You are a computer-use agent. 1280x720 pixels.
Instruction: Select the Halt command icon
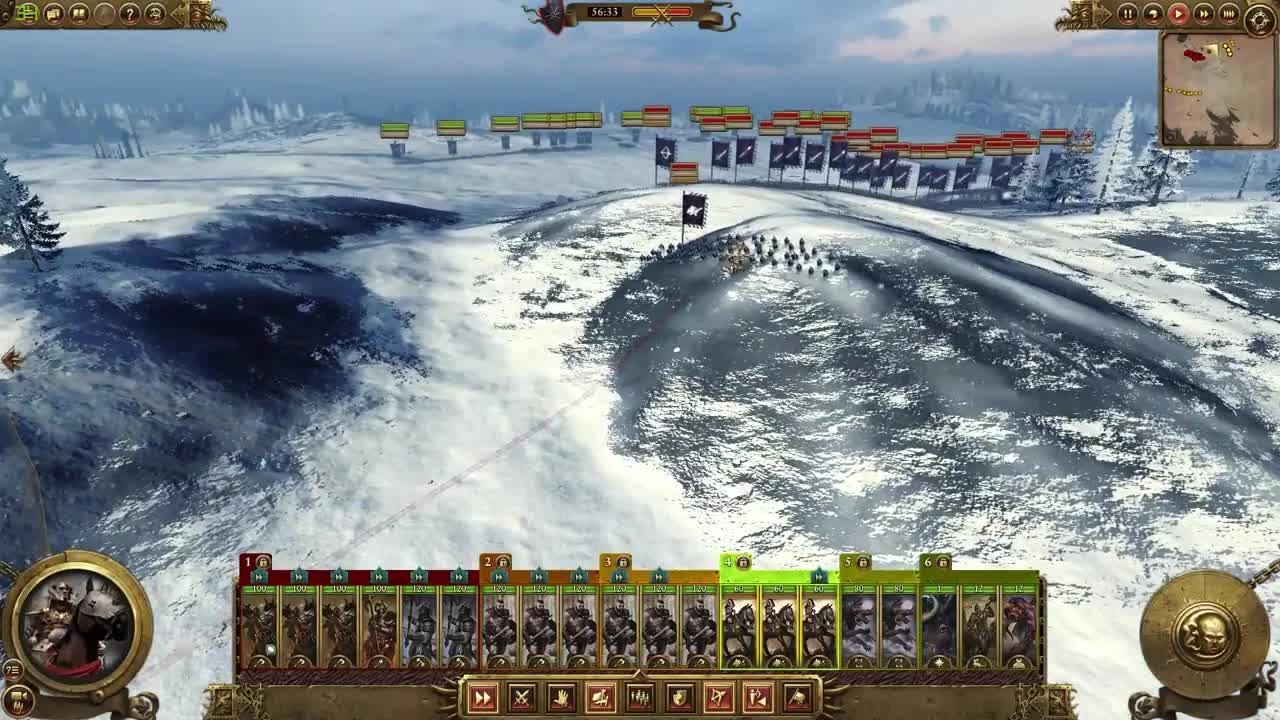561,700
